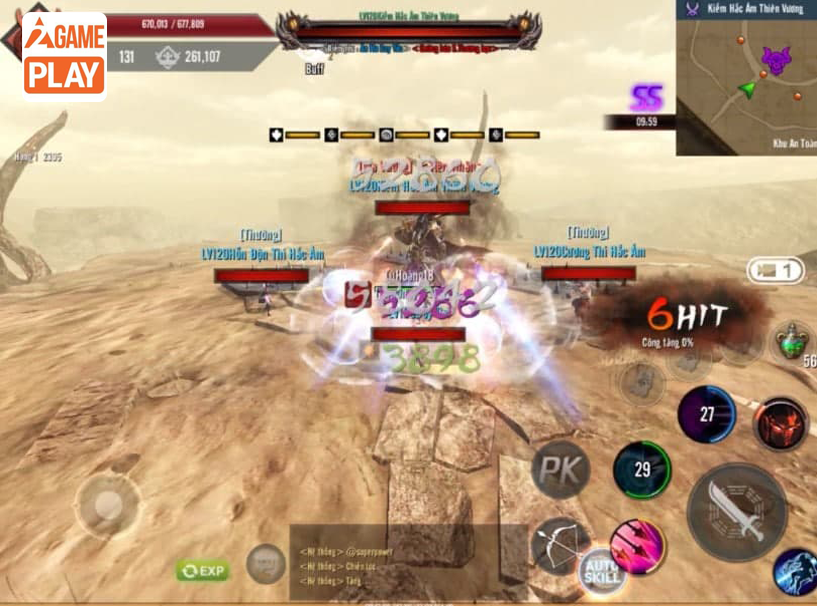Activate the blue running figure skill
This screenshot has height=606, width=817.
click(x=797, y=570)
